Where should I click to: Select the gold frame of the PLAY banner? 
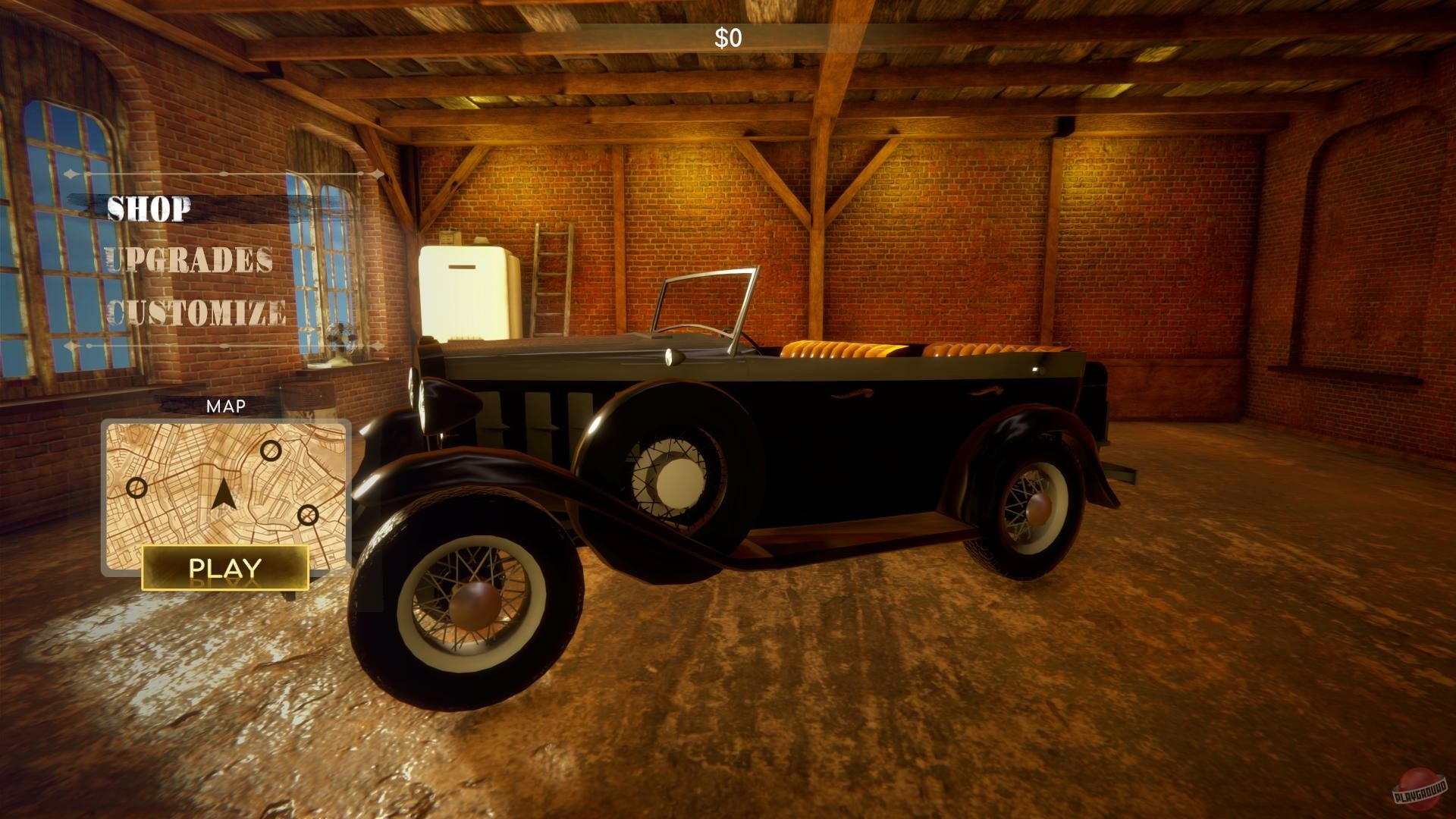225,567
